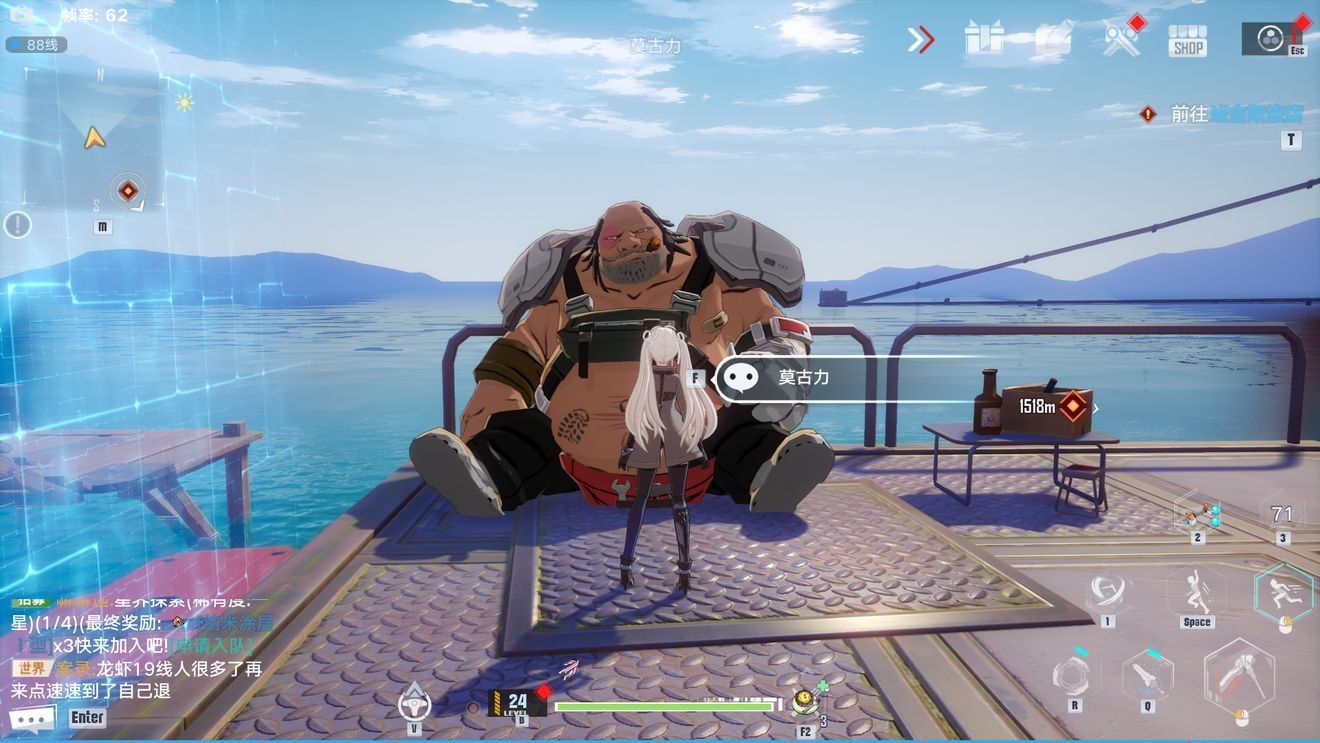Use the food item slot

[x=805, y=702]
